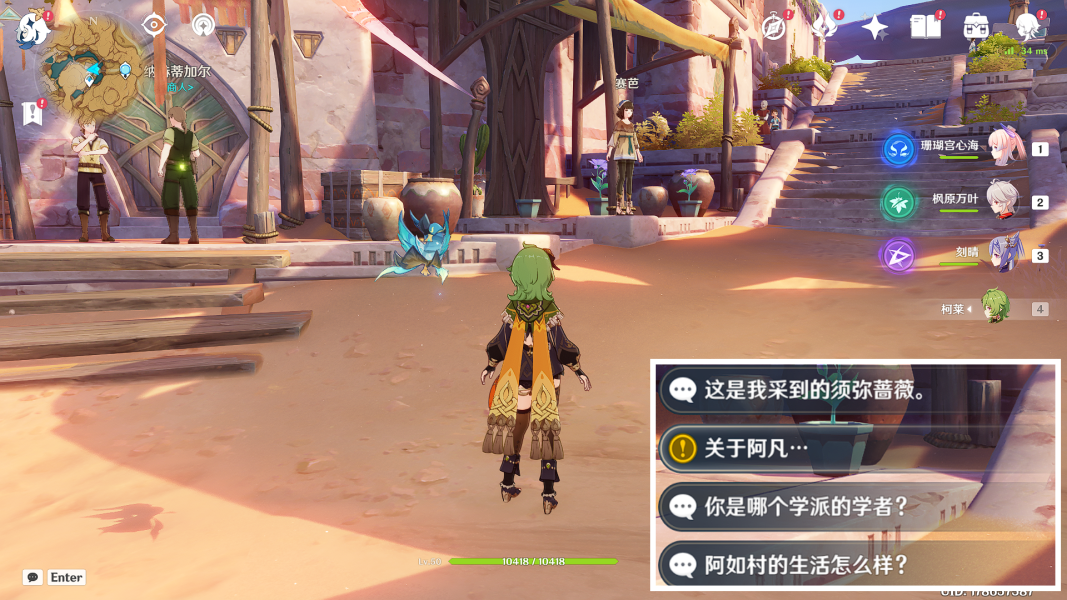
Task: Open the quest bookmark icon below the minimap
Action: point(30,113)
